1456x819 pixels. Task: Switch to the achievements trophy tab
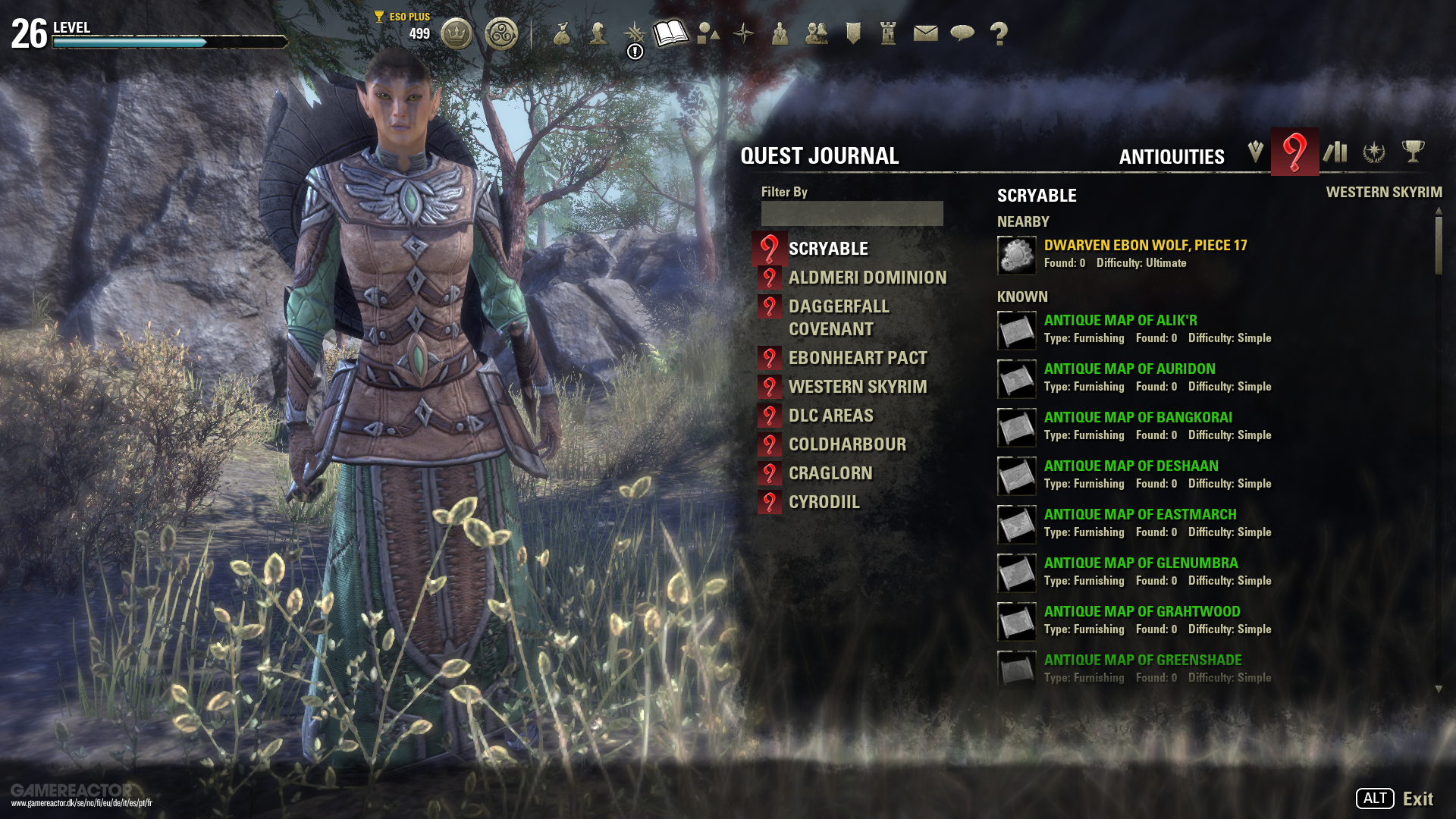pos(1413,152)
